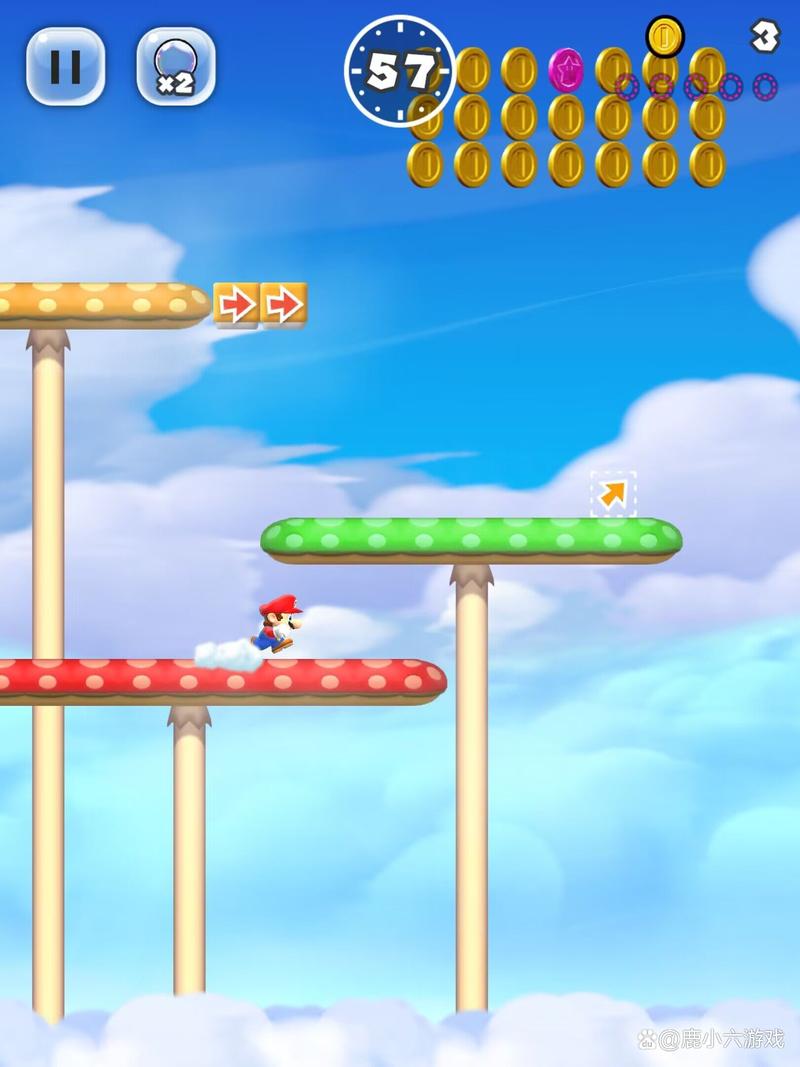800x1067 pixels.
Task: Pause the game
Action: tap(65, 66)
